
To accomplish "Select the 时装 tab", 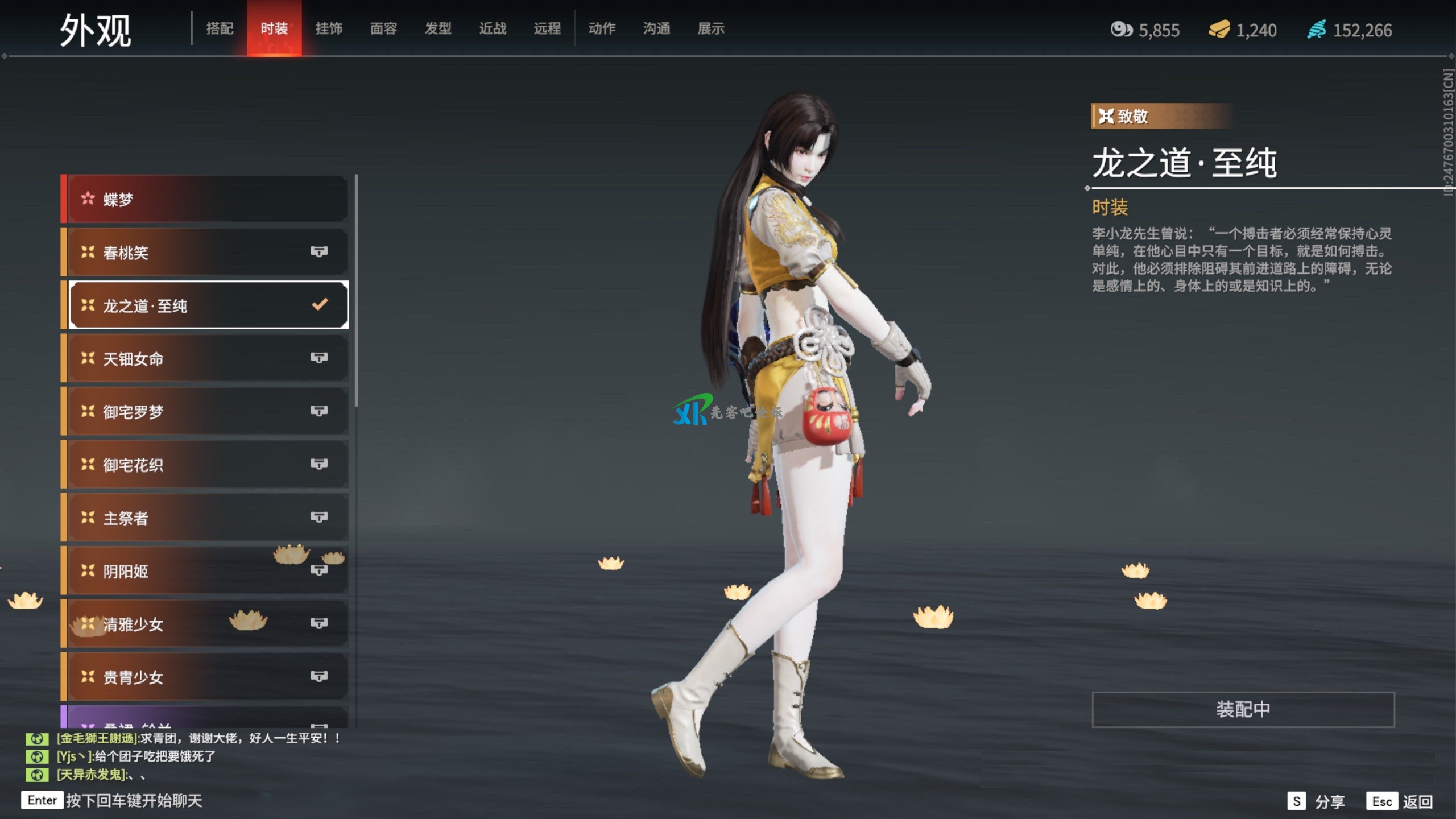I will point(274,28).
